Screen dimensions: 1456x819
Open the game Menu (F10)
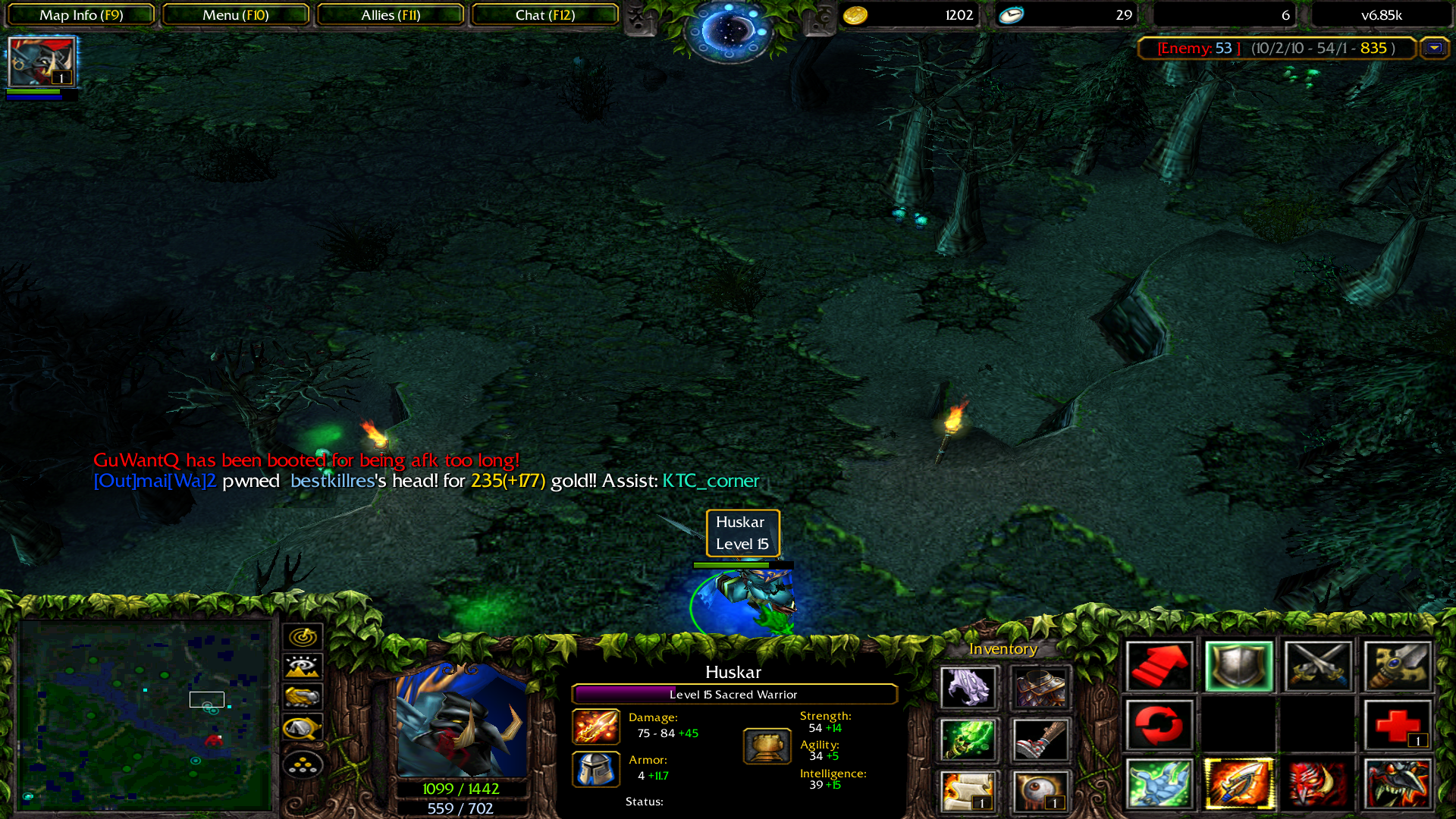pyautogui.click(x=235, y=15)
